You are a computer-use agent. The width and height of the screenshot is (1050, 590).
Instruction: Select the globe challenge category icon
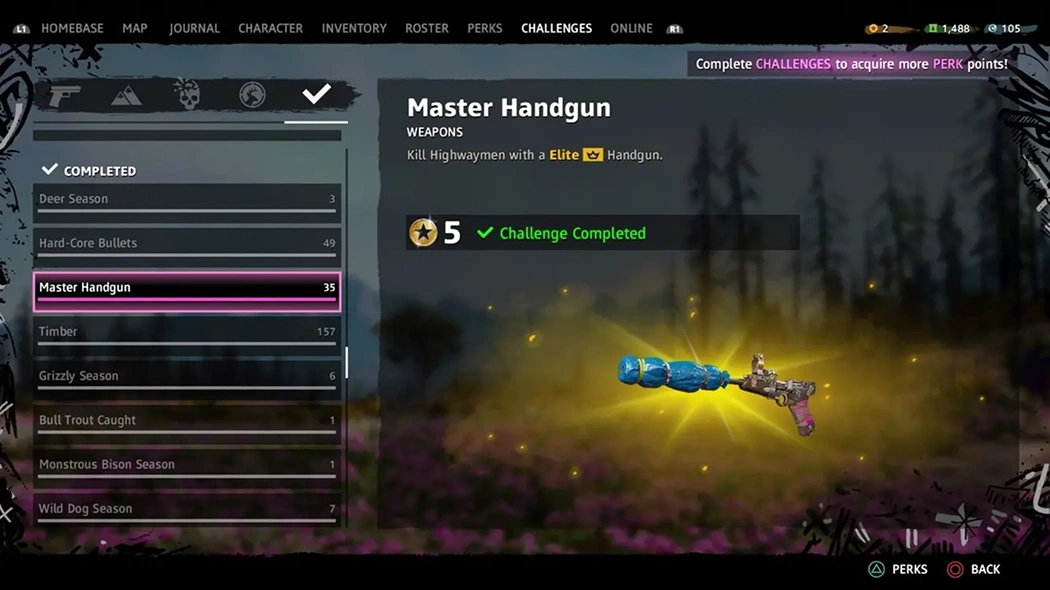[252, 95]
